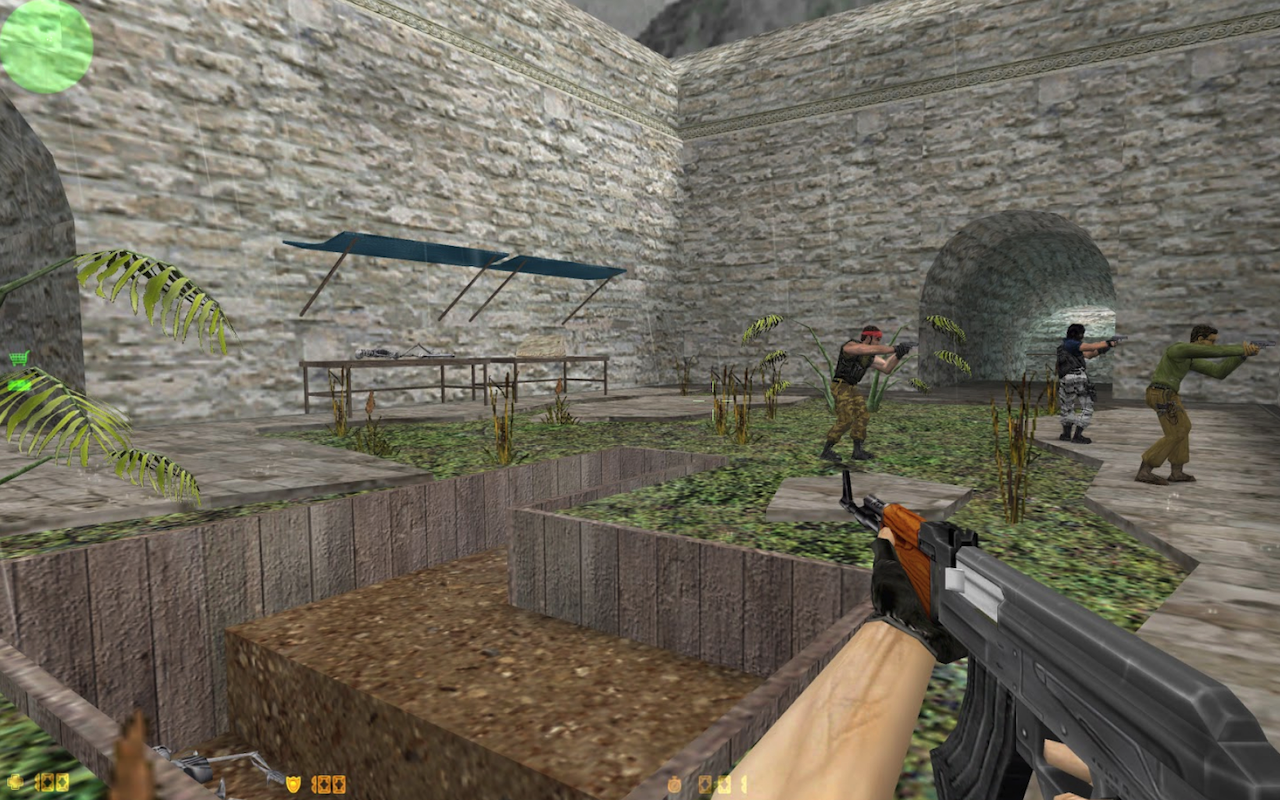Click the grenade icon right of the timer

point(706,784)
